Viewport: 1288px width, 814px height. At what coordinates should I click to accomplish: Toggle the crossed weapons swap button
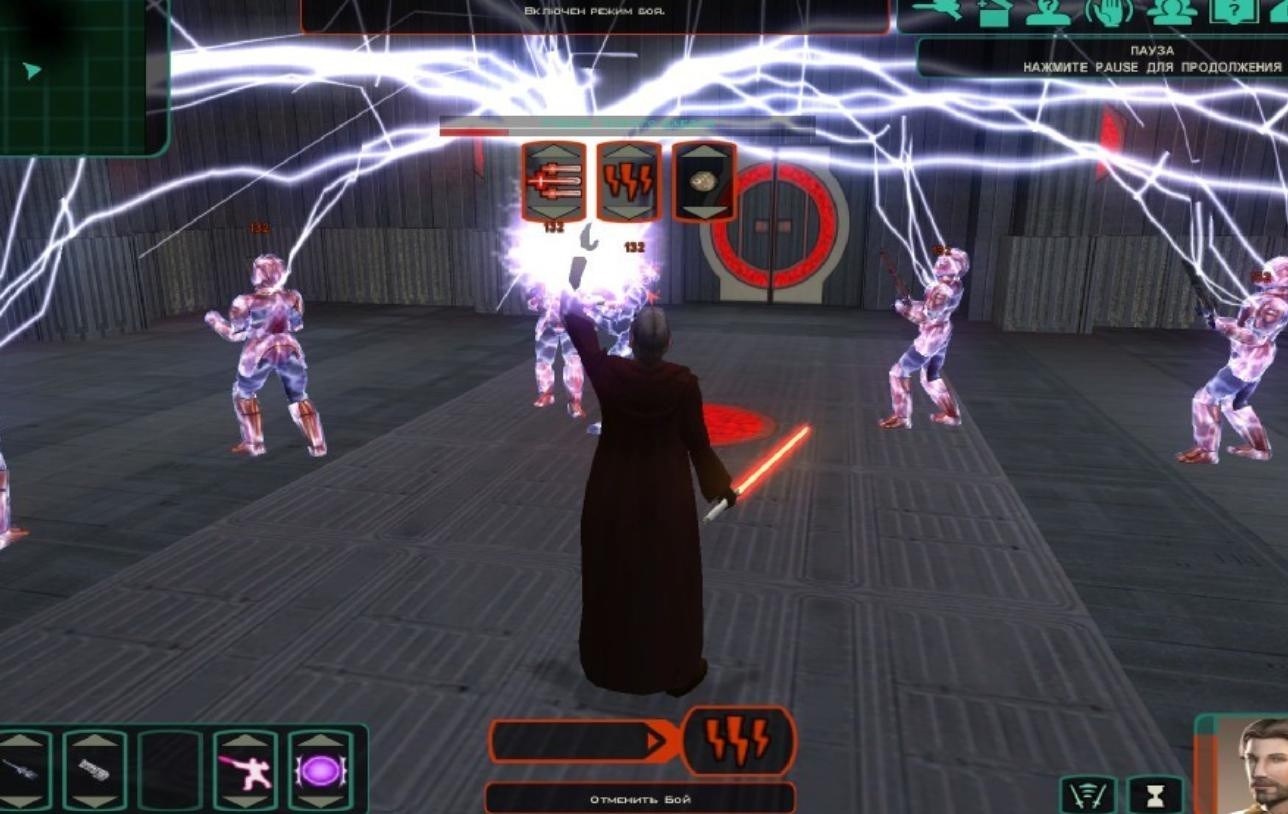pos(1088,796)
